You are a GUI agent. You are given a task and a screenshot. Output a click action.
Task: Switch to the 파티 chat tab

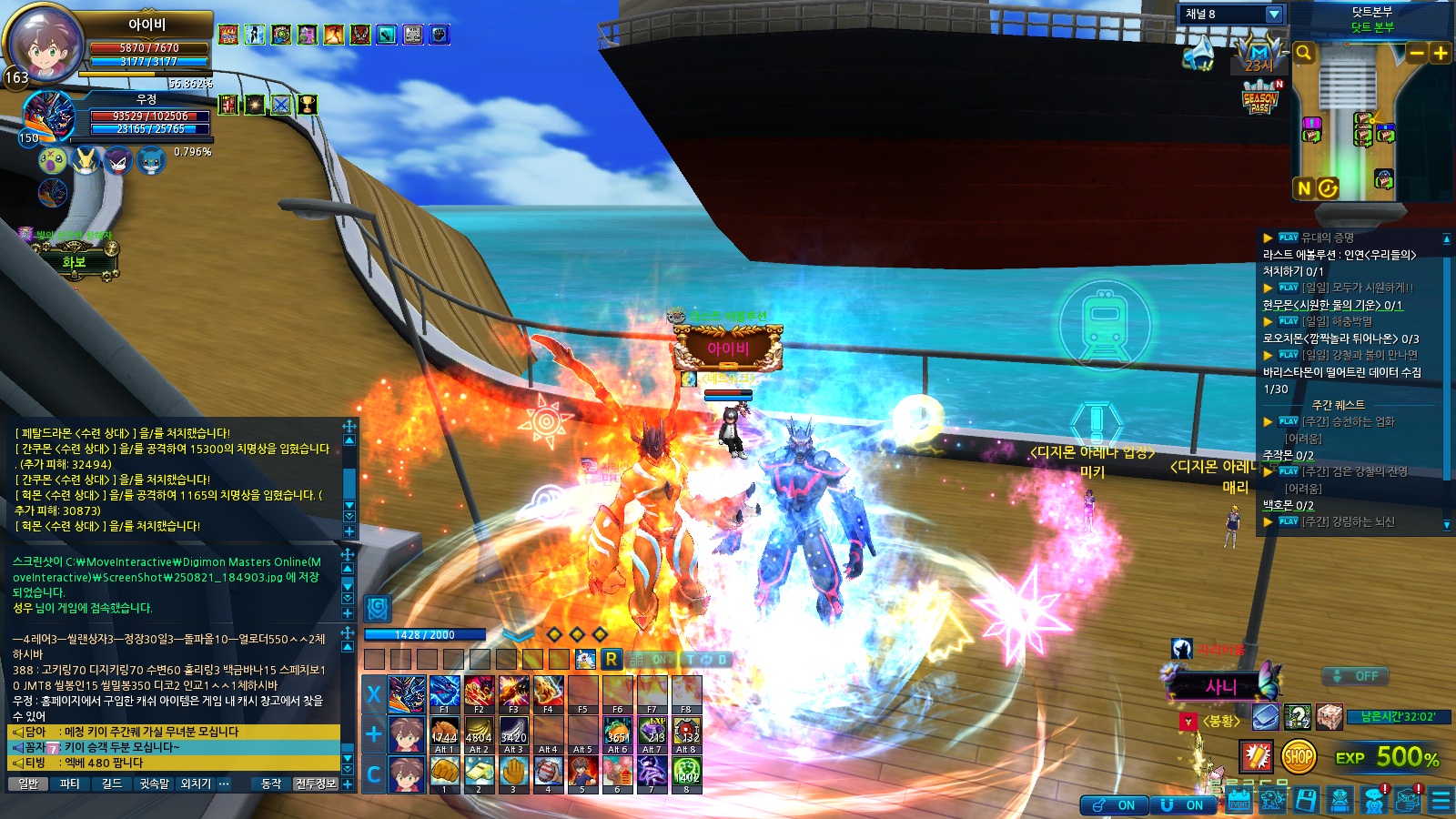click(x=70, y=784)
